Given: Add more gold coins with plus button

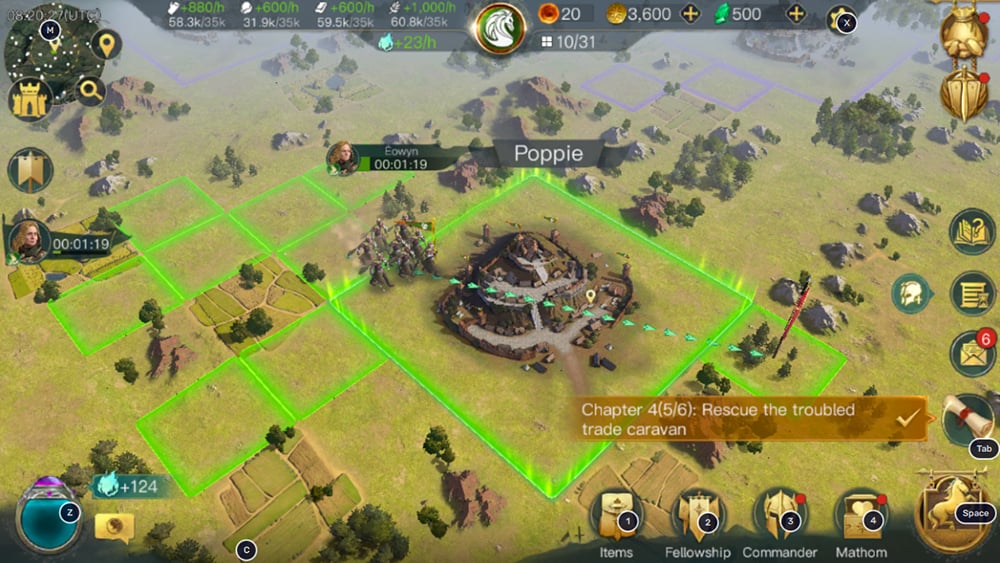Looking at the screenshot, I should (690, 14).
